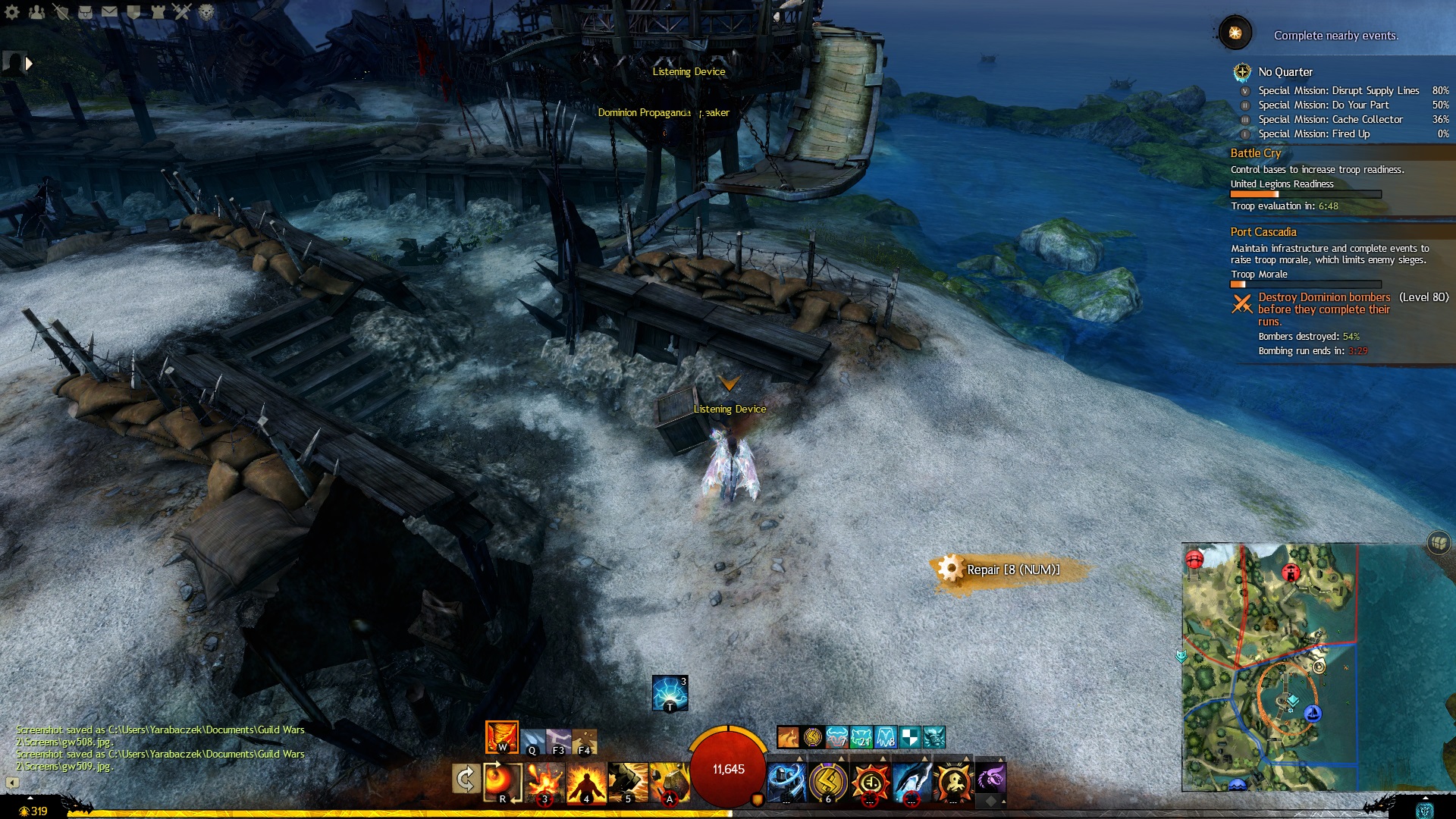Open the guild shield icon
The image size is (1456, 819).
(133, 11)
